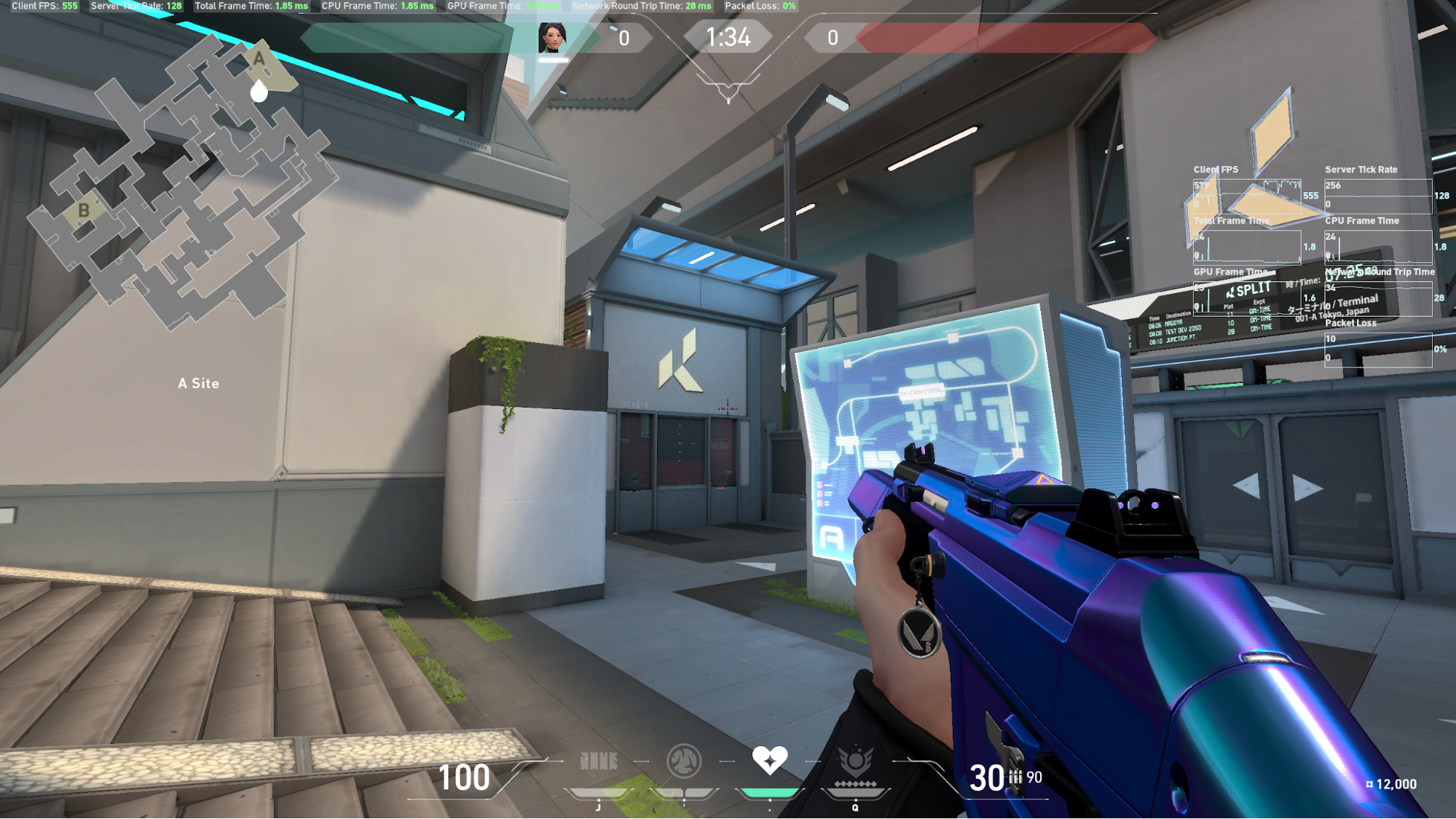Screen dimensions: 1456x819
Task: Activate the Resurrection ultimate icon
Action: [x=855, y=762]
